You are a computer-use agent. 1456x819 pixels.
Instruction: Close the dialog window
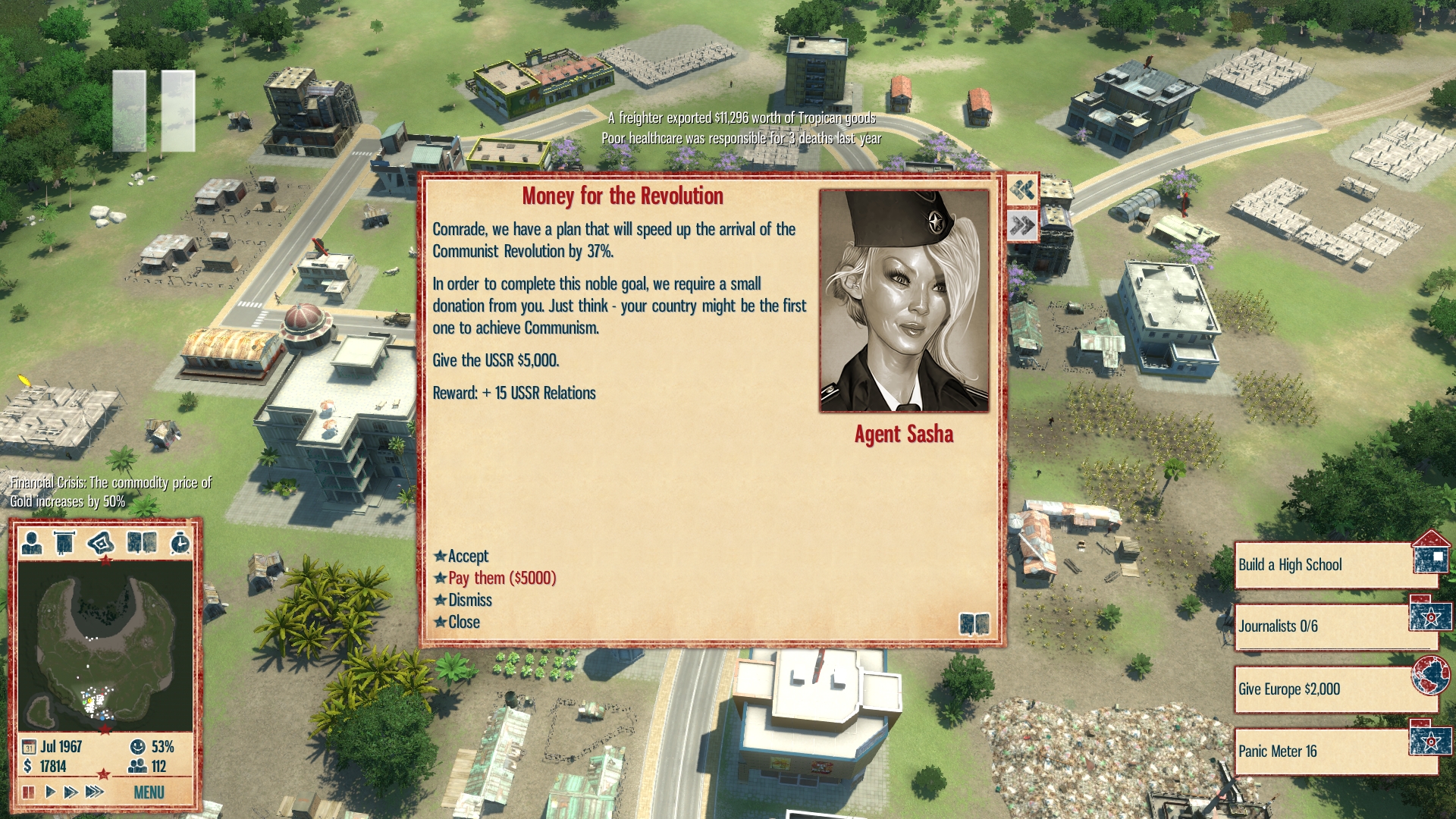(x=463, y=622)
